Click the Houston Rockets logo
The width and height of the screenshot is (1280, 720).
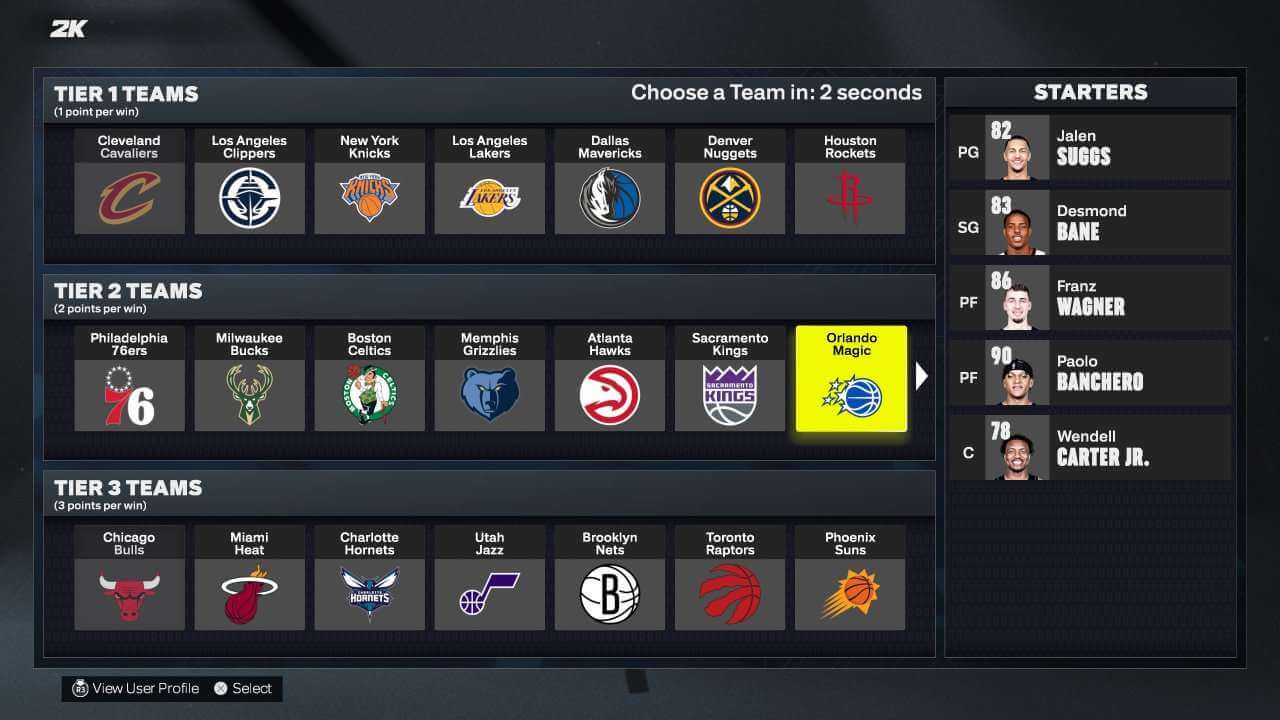849,196
